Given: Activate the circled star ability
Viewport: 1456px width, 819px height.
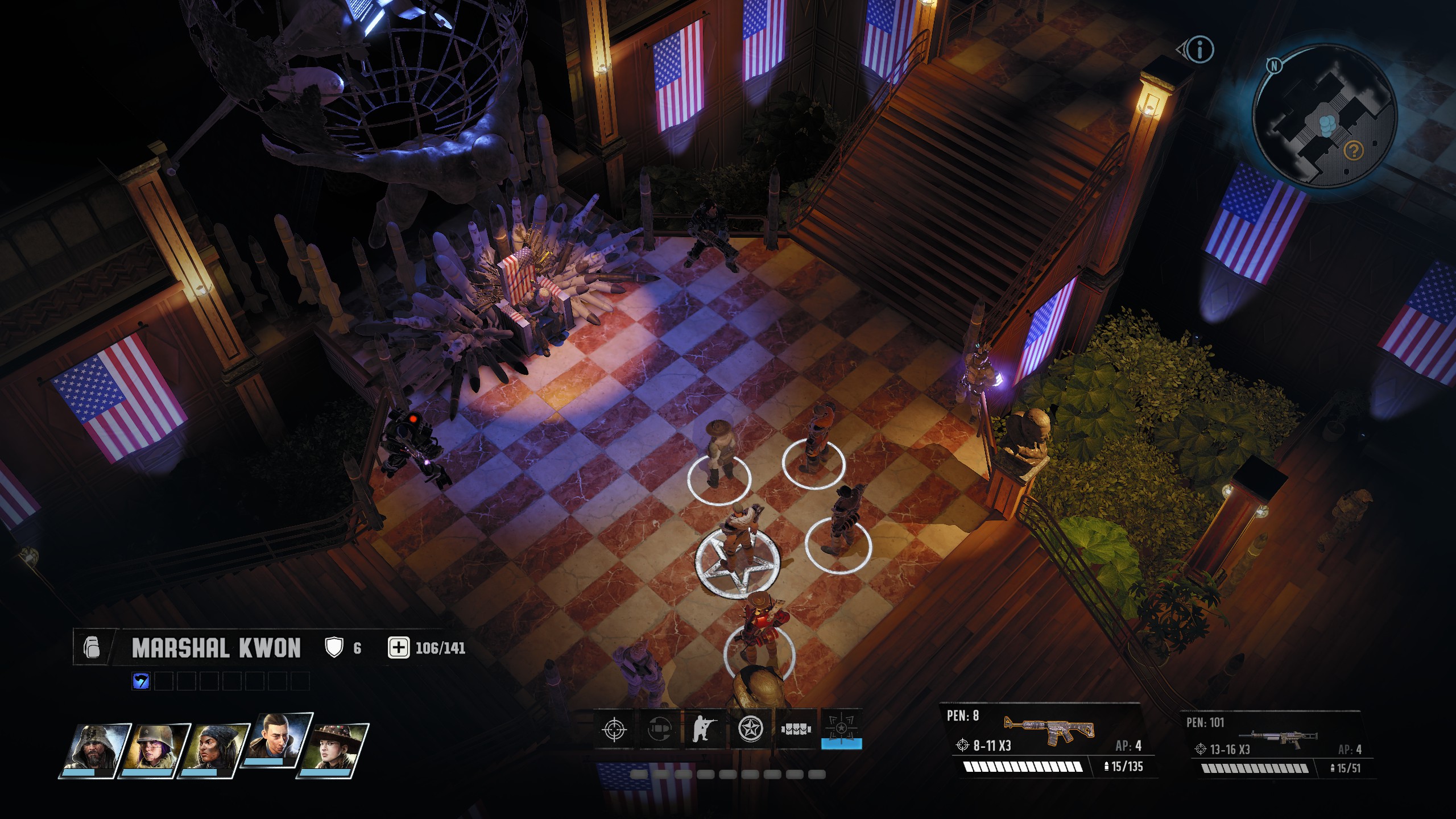Looking at the screenshot, I should pos(750,729).
